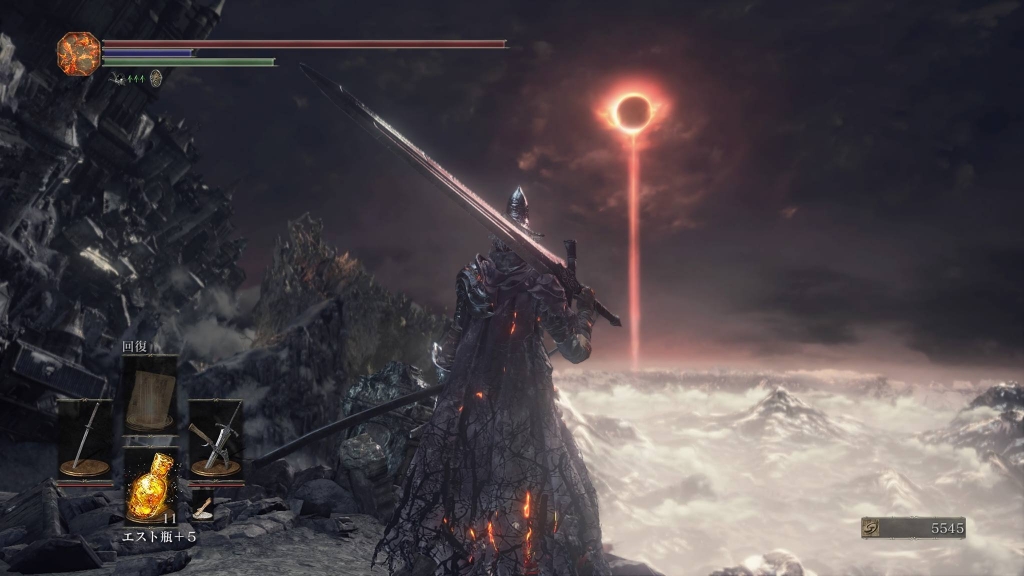Choose the right-hand greatsword weapon slot
The image size is (1024, 576).
[215, 438]
